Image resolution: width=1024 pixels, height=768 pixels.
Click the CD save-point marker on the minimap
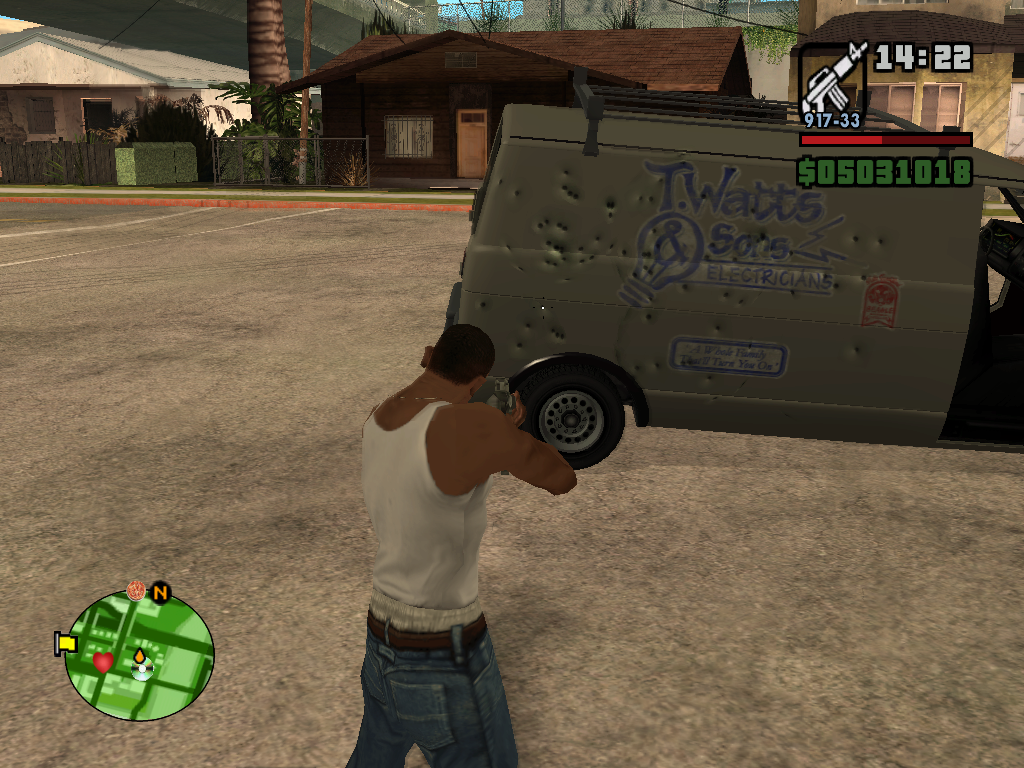[142, 671]
